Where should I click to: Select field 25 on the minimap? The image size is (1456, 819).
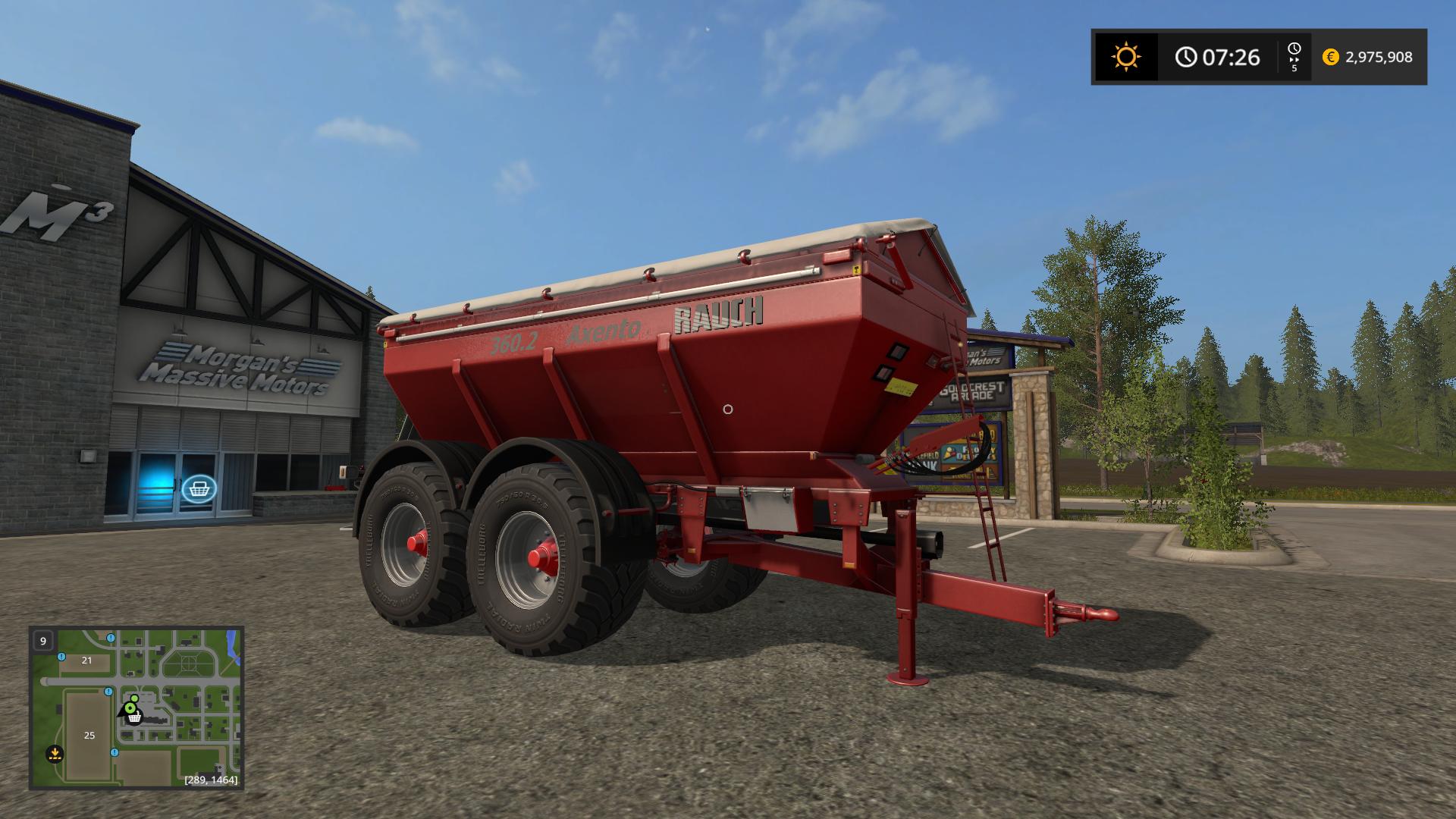(x=89, y=736)
